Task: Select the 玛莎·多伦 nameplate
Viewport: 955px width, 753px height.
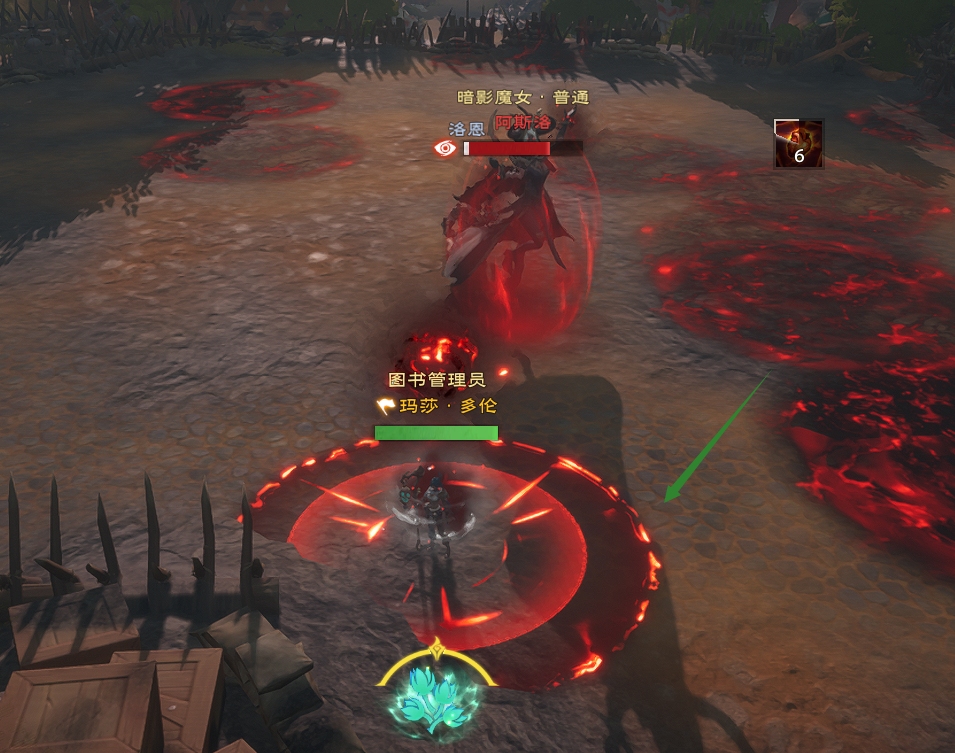Action: coord(445,406)
